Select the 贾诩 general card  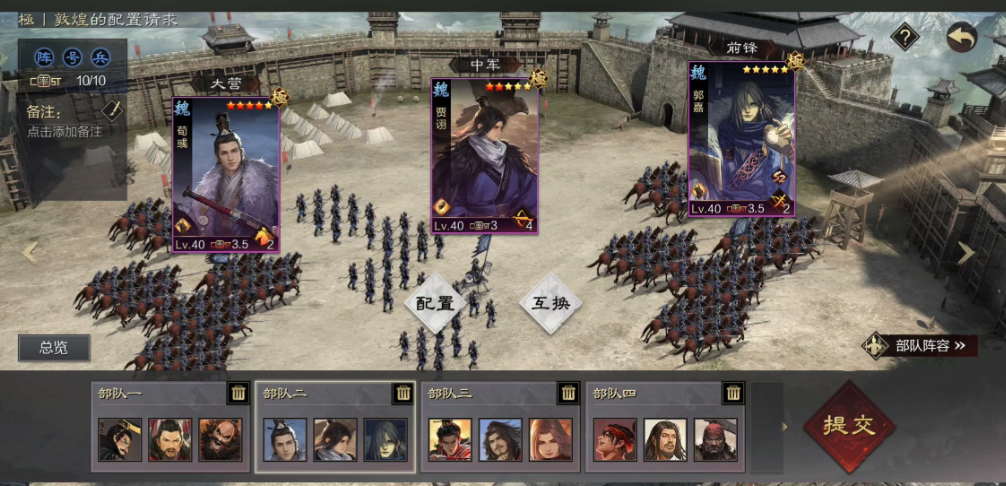(485, 156)
